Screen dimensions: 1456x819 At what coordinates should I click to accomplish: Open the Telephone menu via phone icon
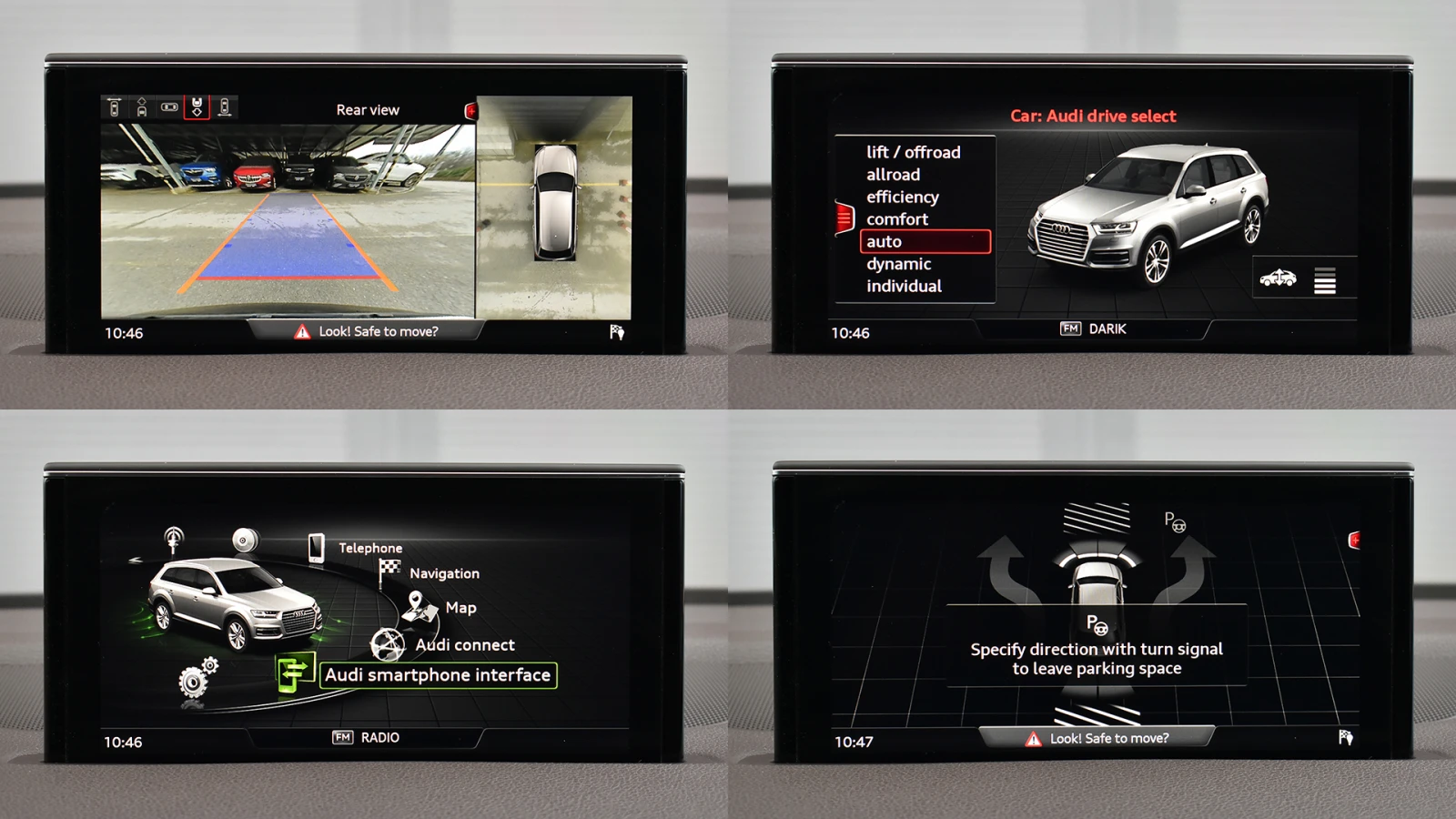point(316,547)
